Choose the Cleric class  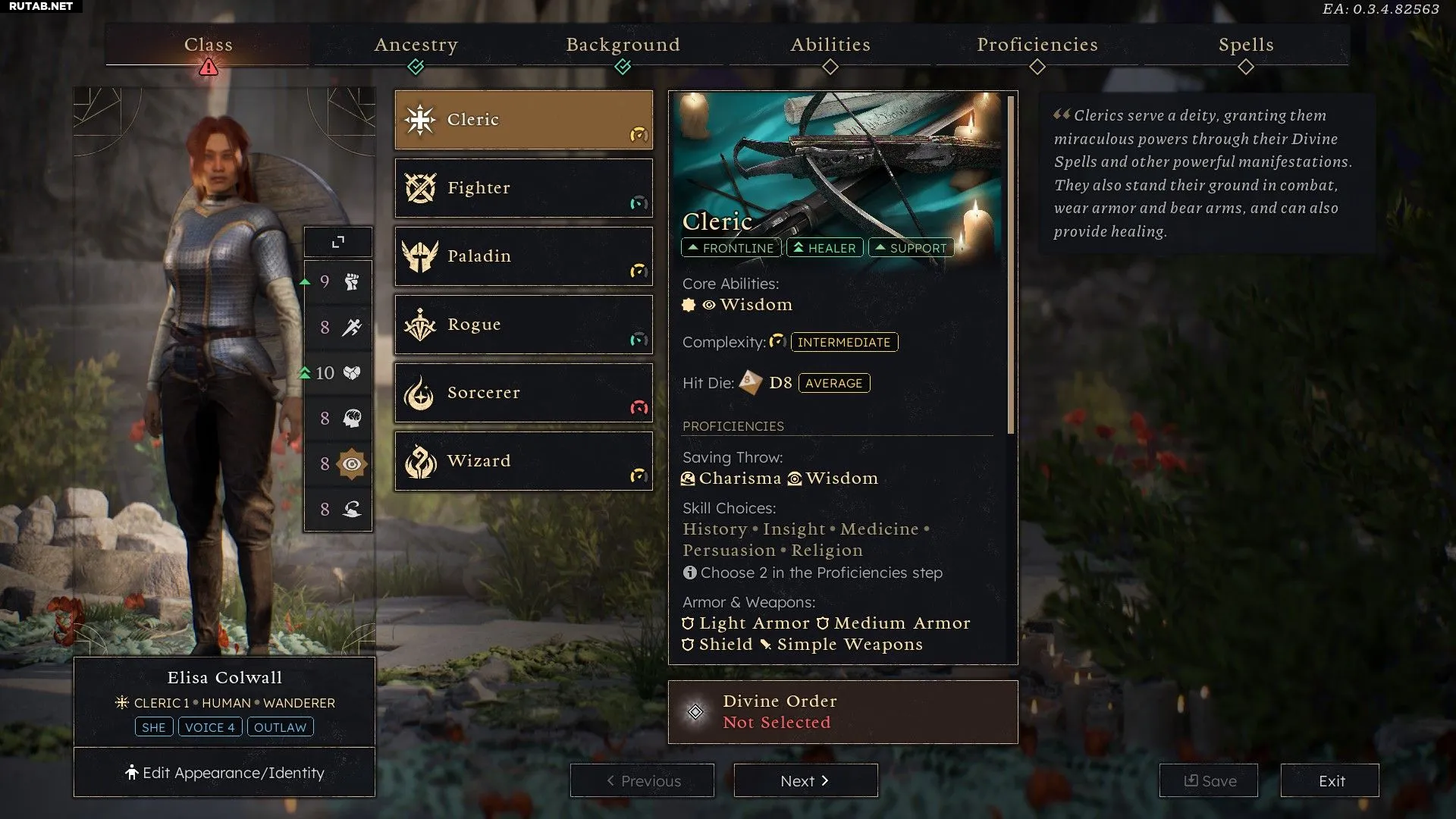tap(523, 120)
